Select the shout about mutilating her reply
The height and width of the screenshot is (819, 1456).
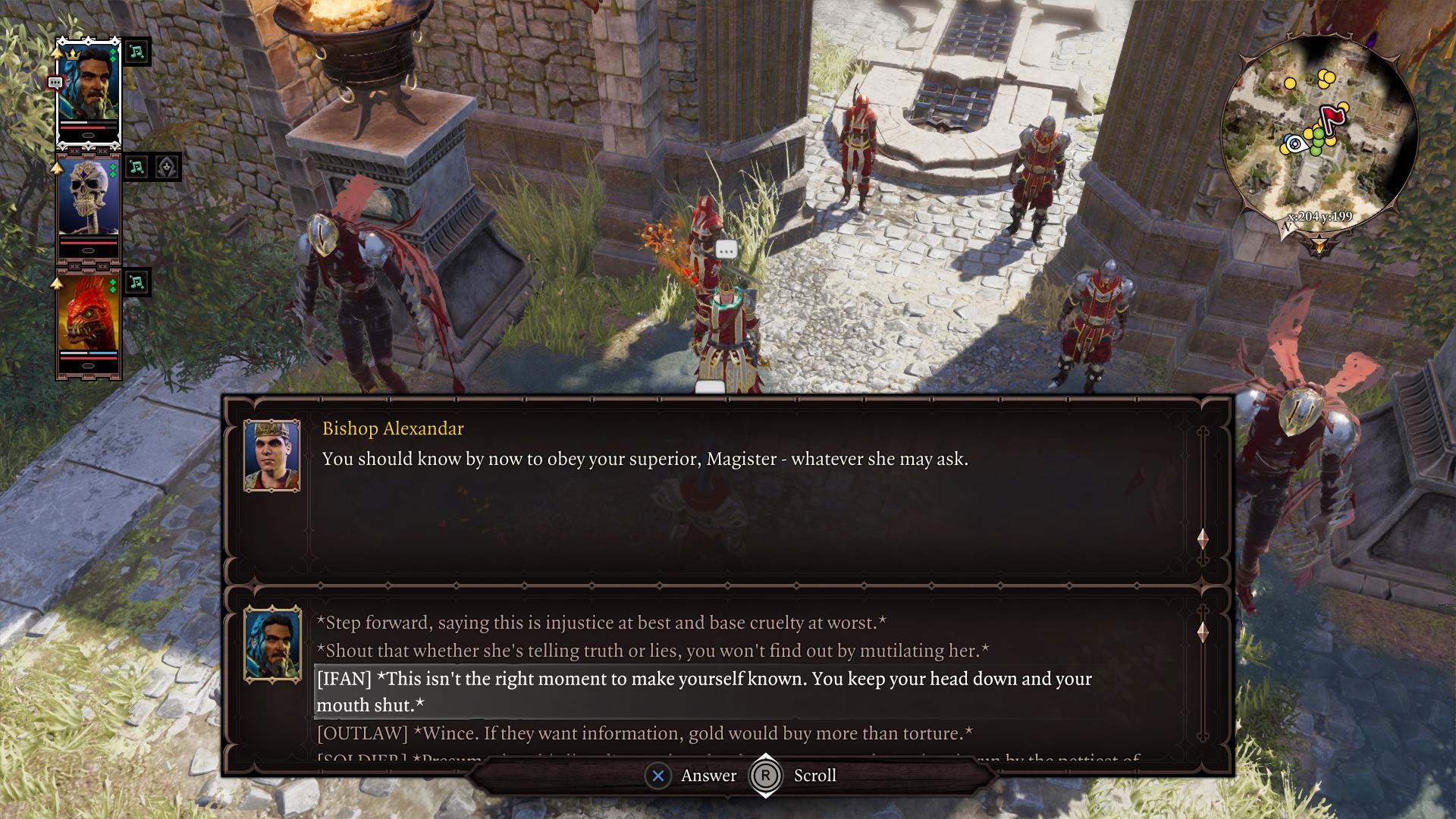click(652, 651)
